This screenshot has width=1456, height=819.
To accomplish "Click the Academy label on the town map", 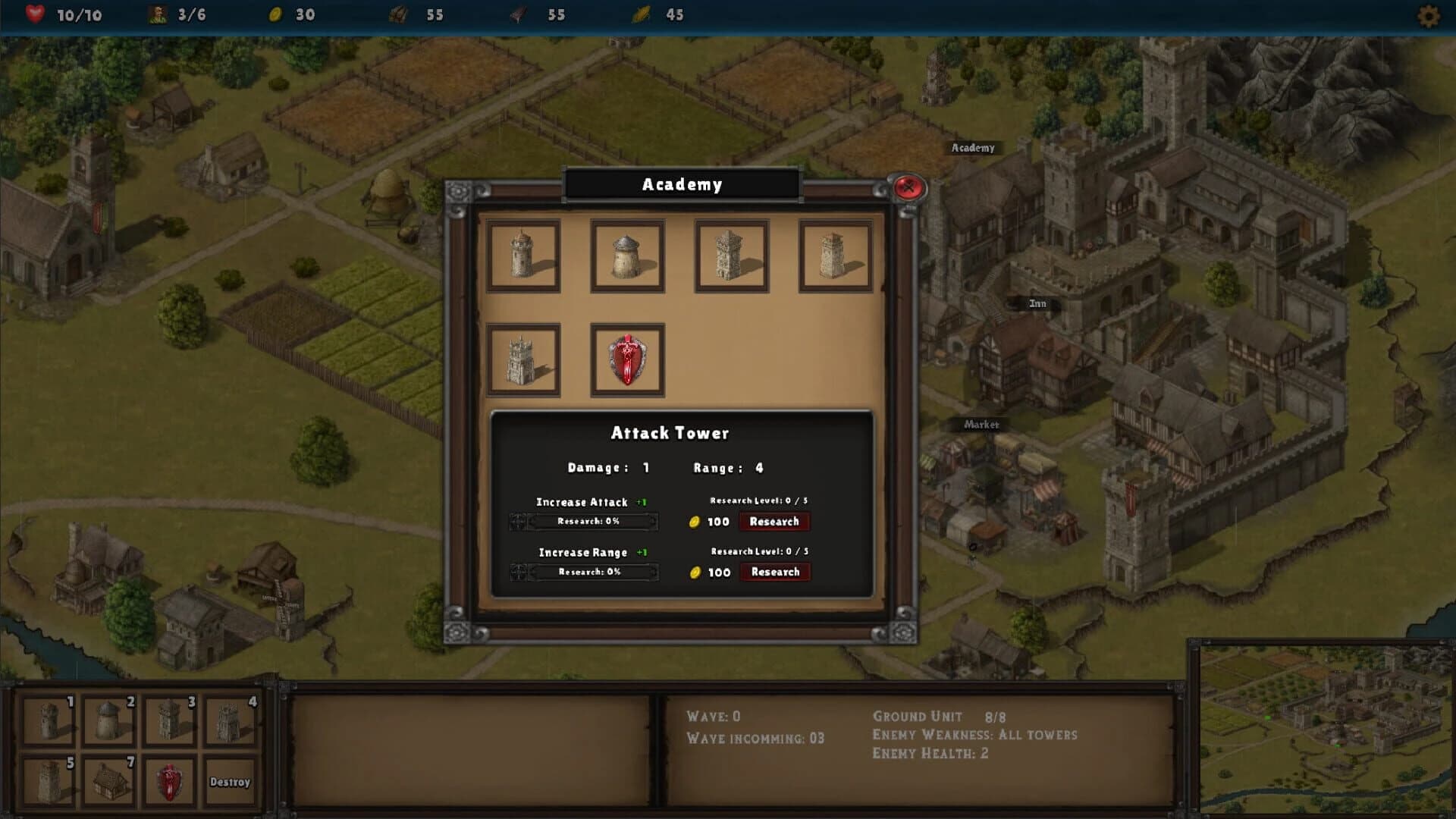I will (973, 148).
